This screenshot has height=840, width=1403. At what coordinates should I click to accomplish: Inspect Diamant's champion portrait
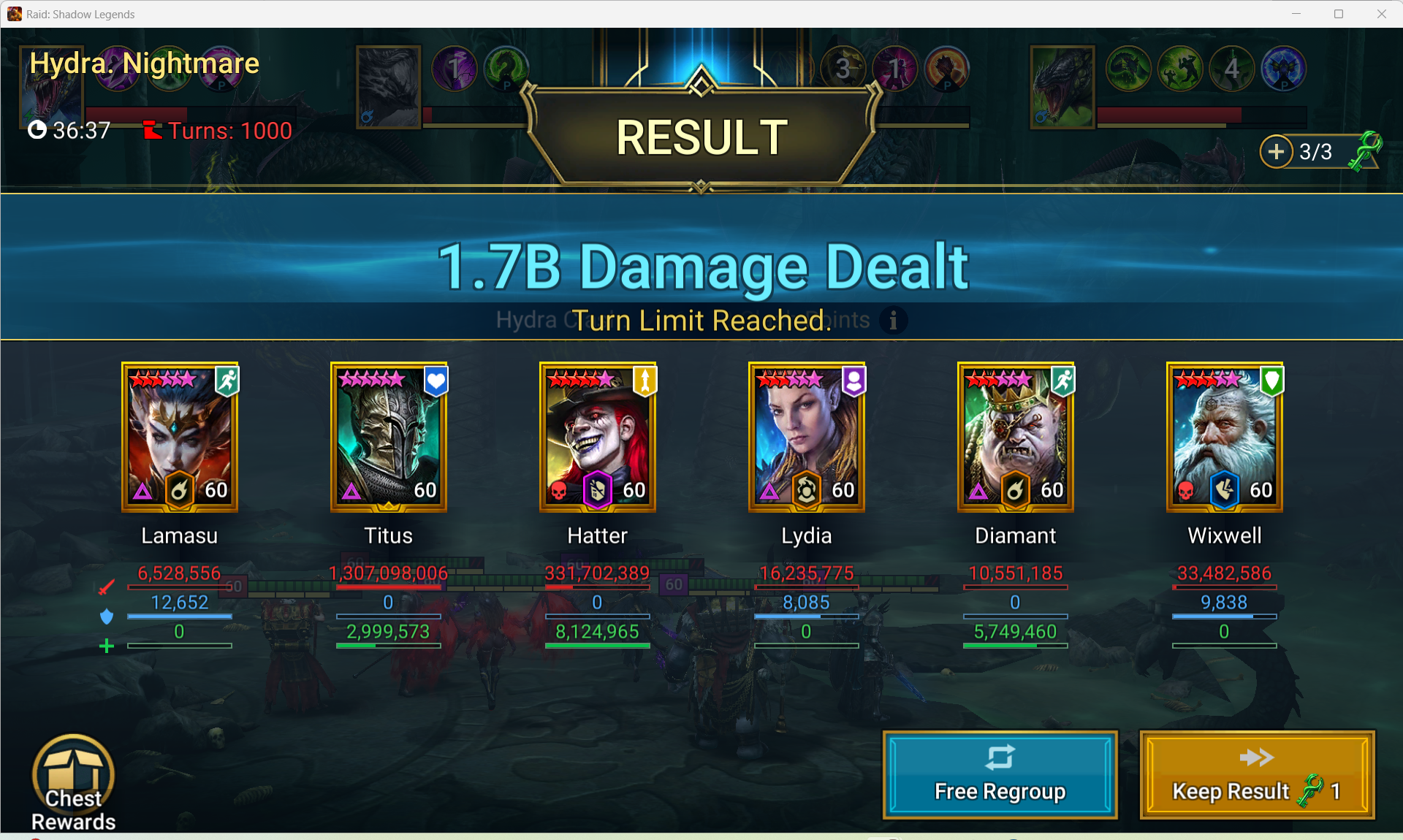(x=1016, y=437)
